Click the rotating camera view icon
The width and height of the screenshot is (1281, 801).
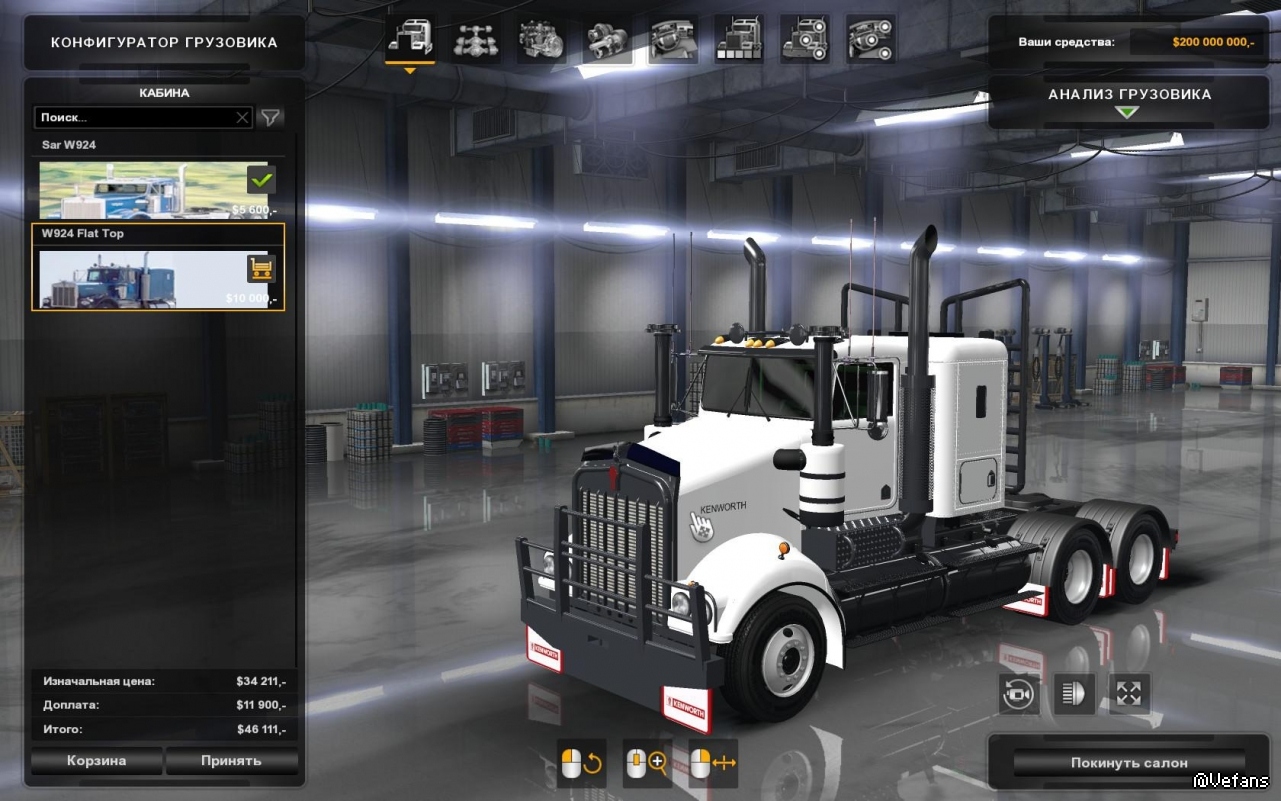[1019, 693]
